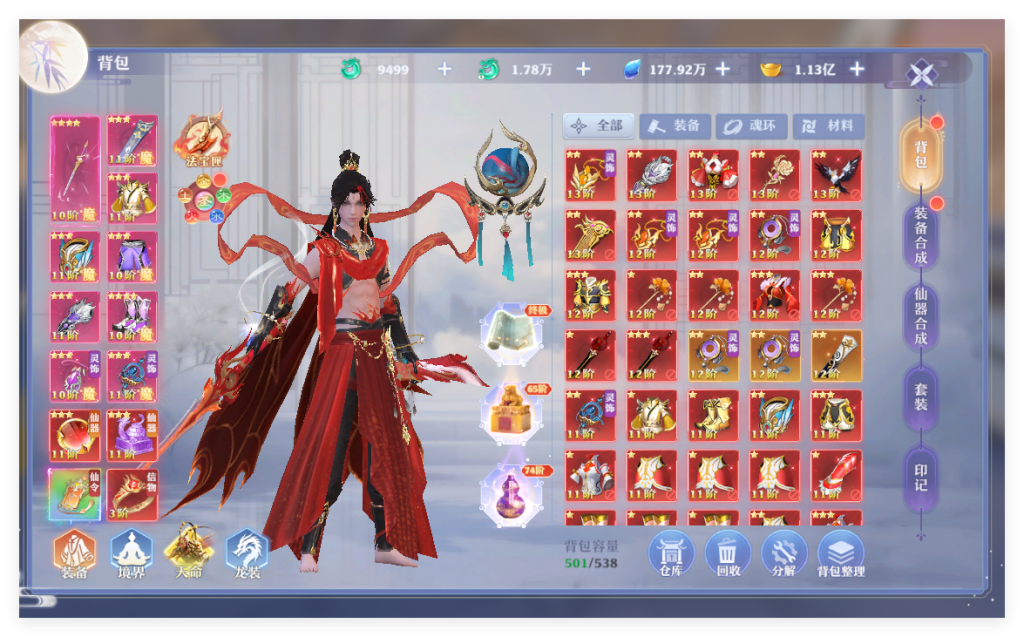Image resolution: width=1024 pixels, height=637 pixels.
Task: Click the 回收 recycle button
Action: coord(728,553)
